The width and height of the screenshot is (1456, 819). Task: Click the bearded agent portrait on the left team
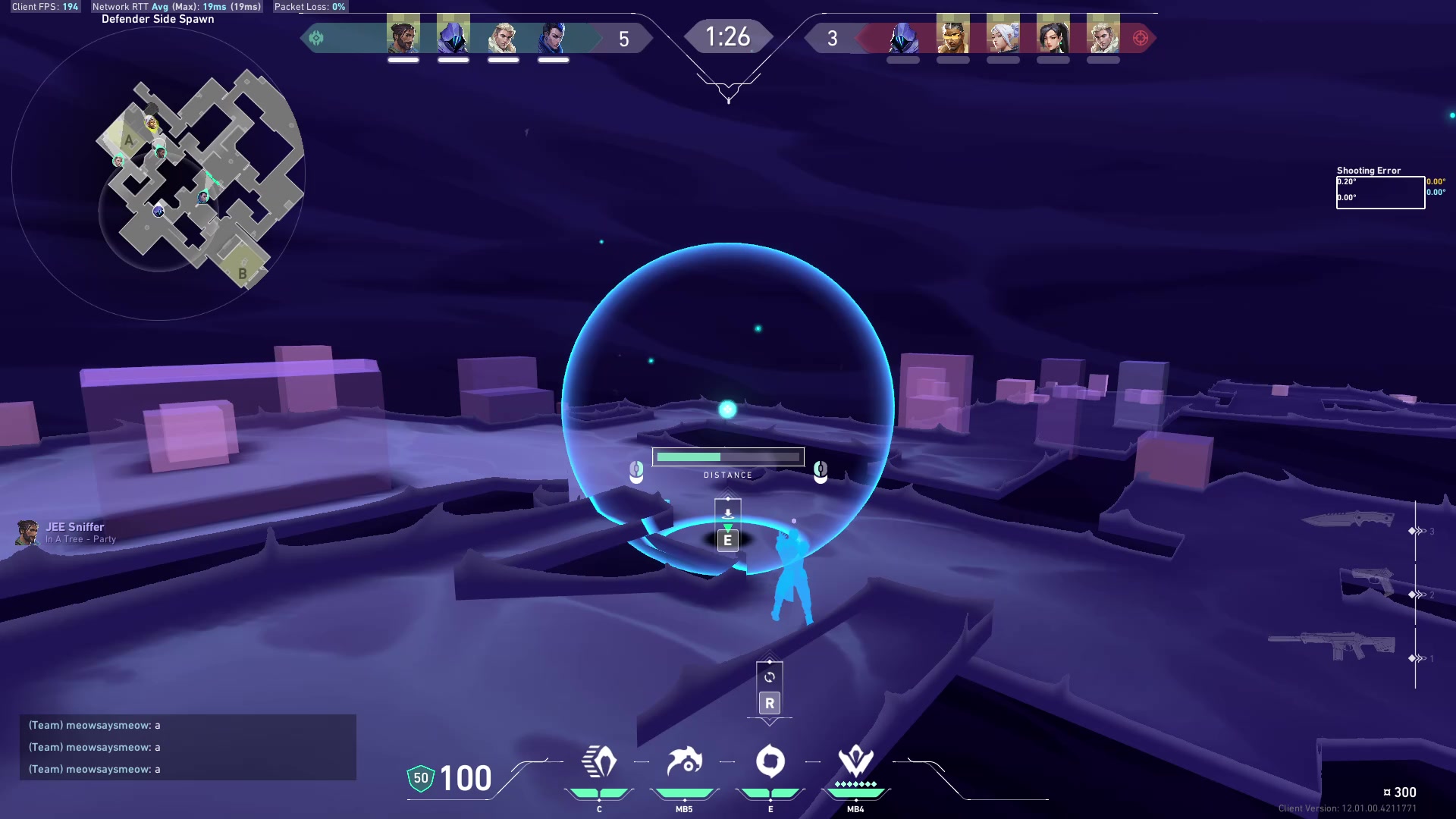tap(403, 36)
